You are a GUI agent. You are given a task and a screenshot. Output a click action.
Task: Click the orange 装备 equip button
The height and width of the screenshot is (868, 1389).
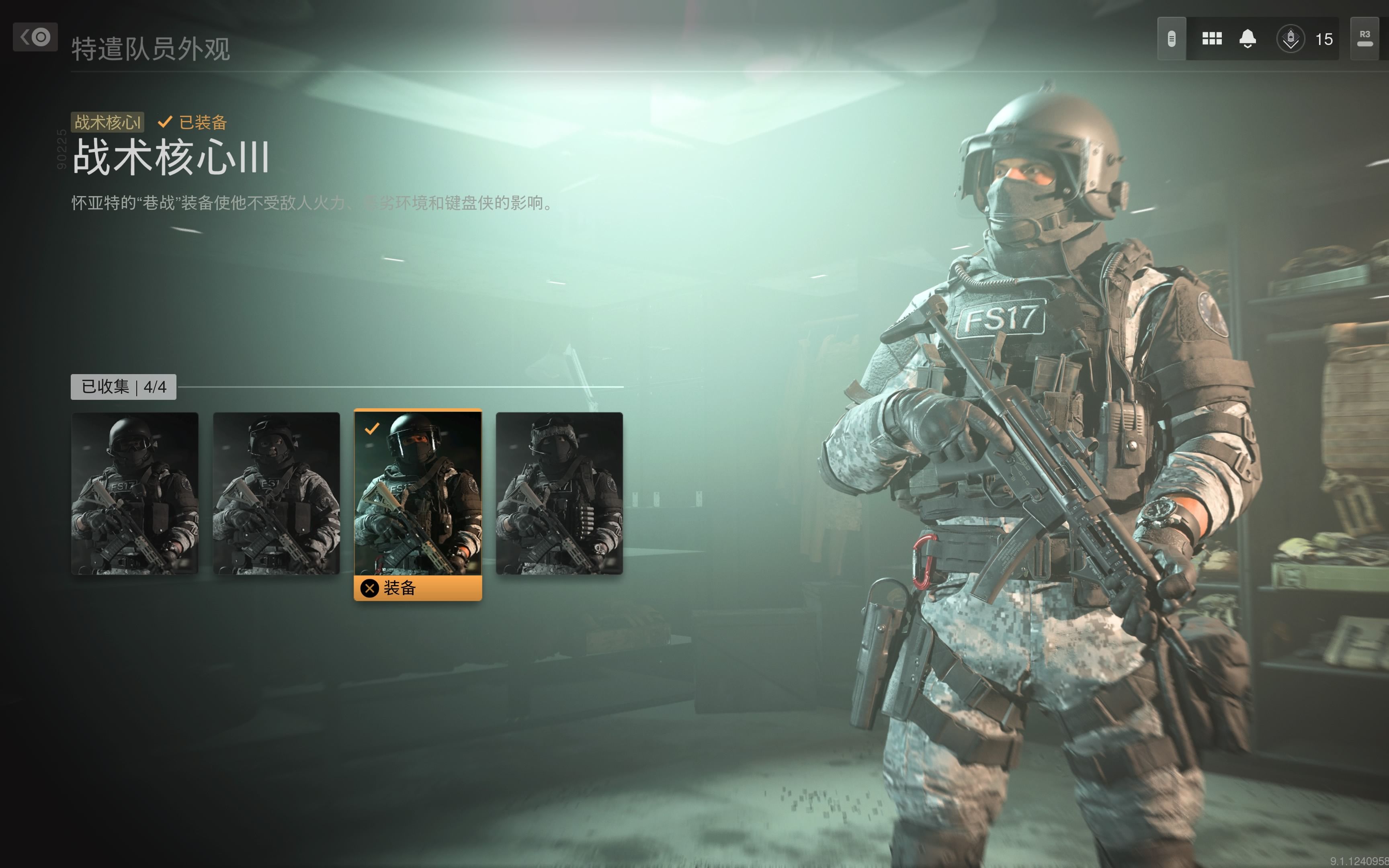417,588
